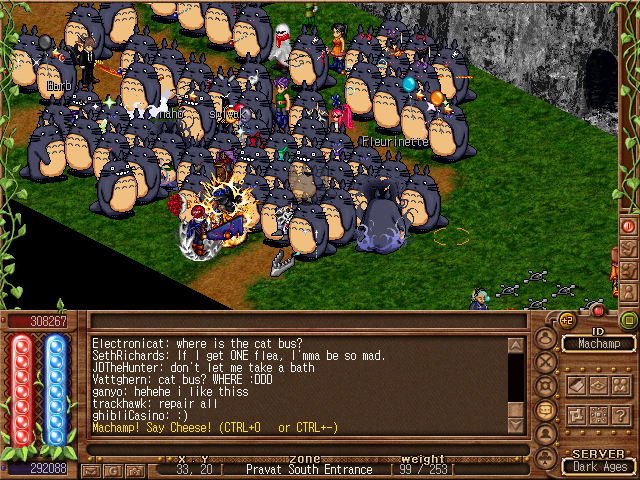Click the crossed swords skills button
640x480 pixels.
click(546, 362)
